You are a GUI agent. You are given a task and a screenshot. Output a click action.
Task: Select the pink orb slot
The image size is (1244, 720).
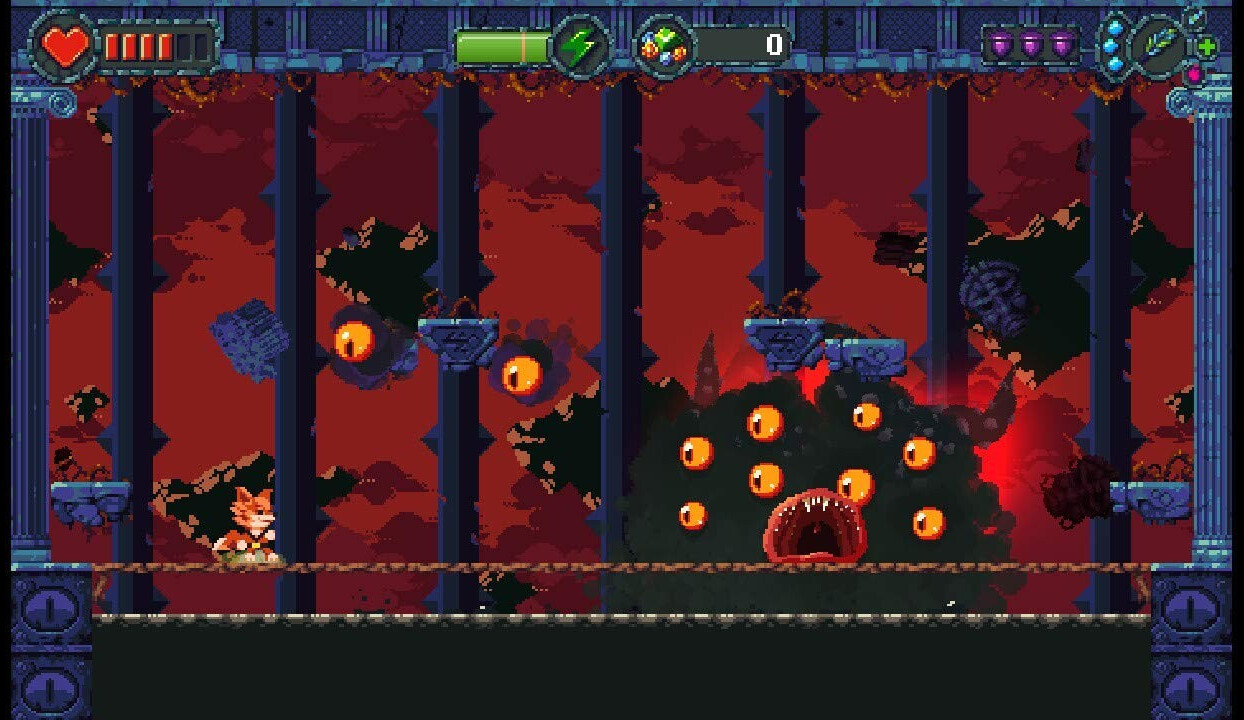1193,74
